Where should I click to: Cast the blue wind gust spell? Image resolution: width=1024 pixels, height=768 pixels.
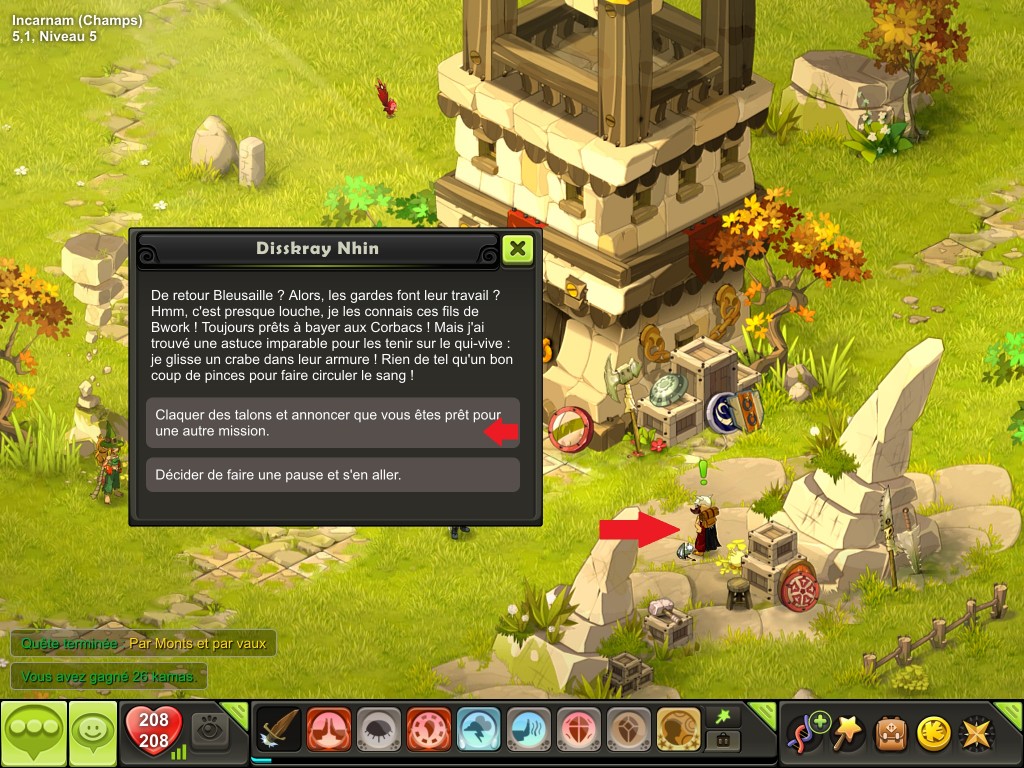click(529, 731)
